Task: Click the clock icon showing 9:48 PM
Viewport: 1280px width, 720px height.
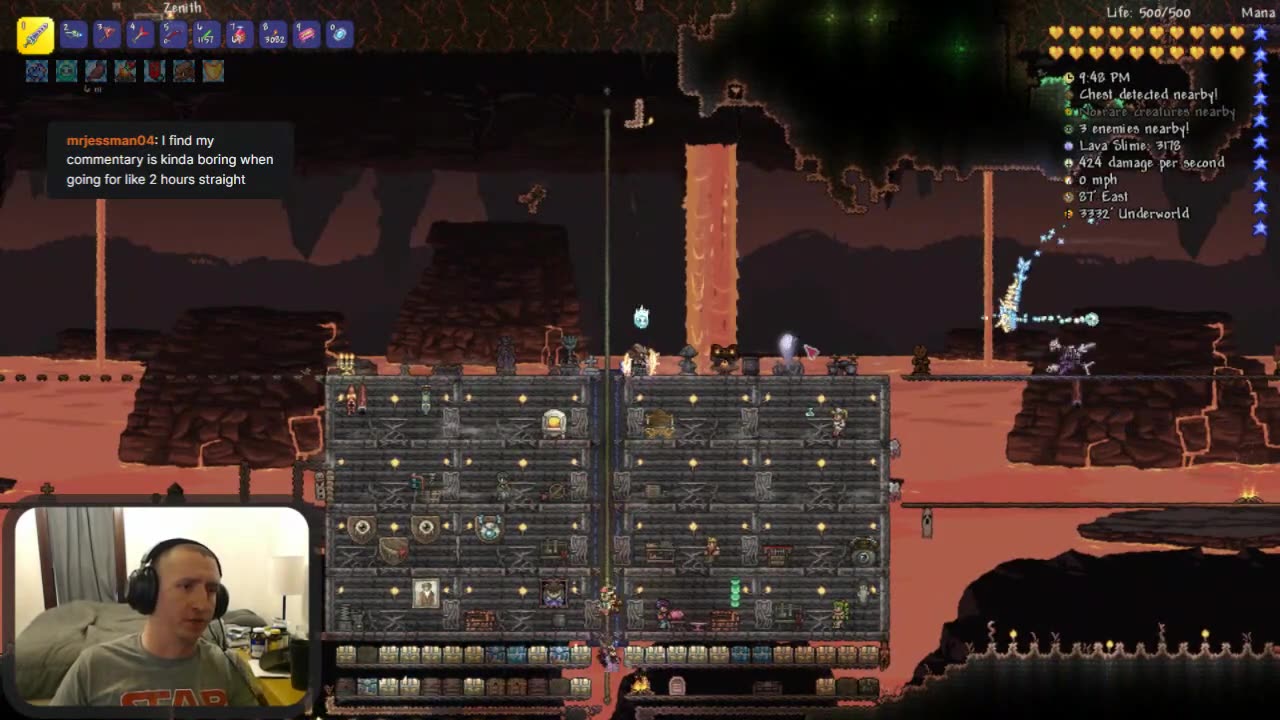Action: (x=1069, y=77)
